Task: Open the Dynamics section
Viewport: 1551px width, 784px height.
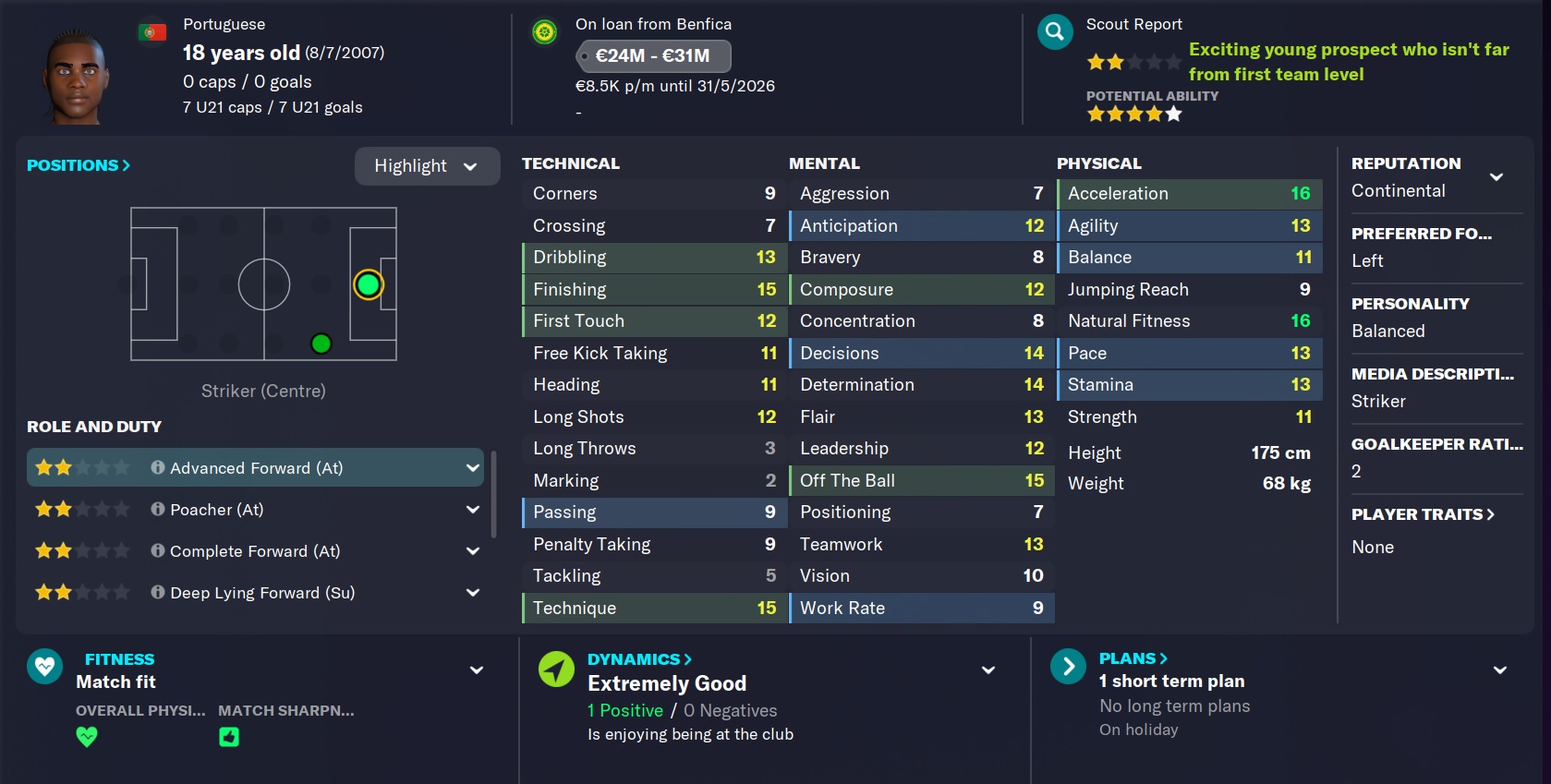Action: (639, 659)
